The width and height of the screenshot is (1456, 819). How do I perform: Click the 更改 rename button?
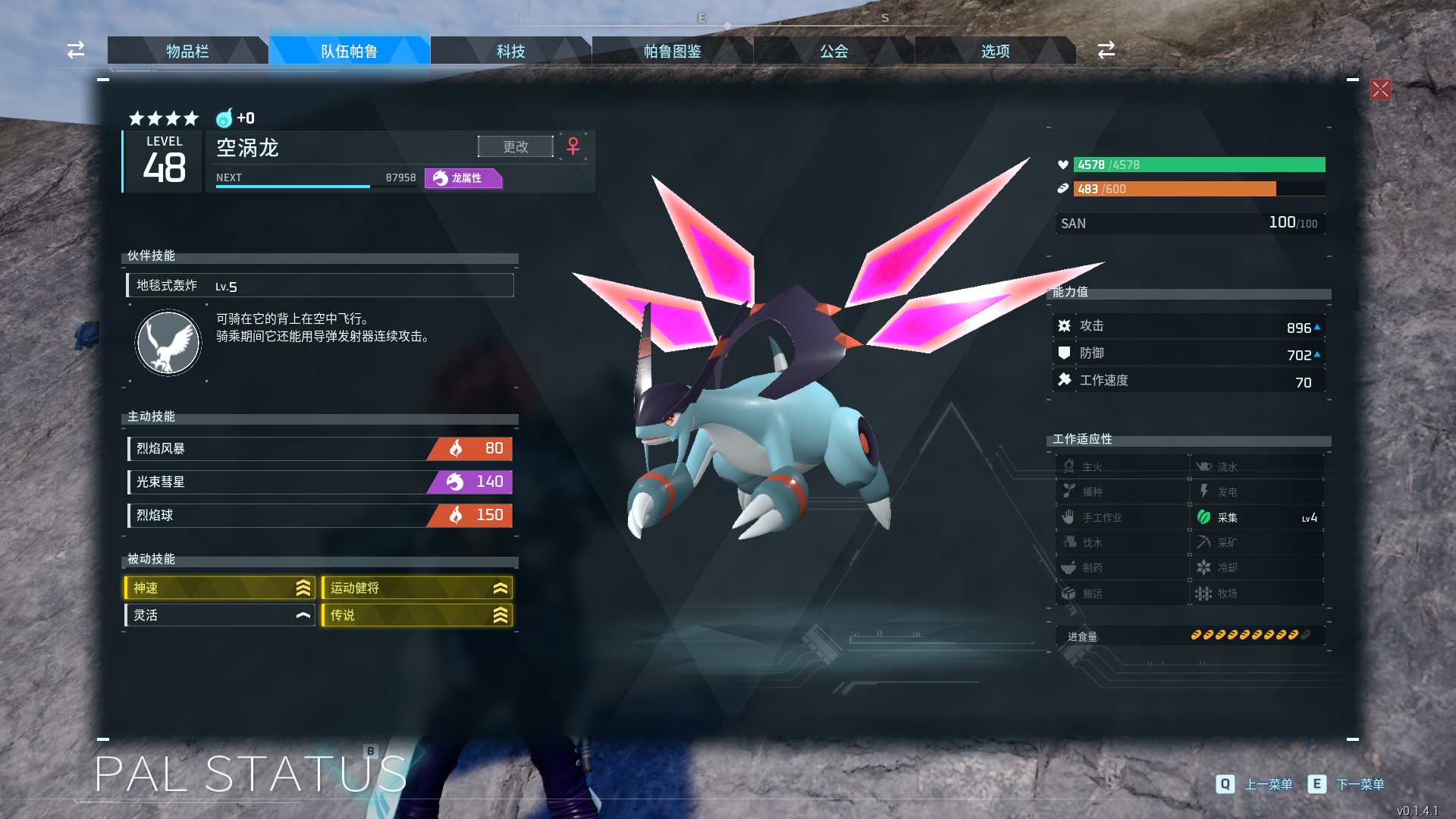516,146
